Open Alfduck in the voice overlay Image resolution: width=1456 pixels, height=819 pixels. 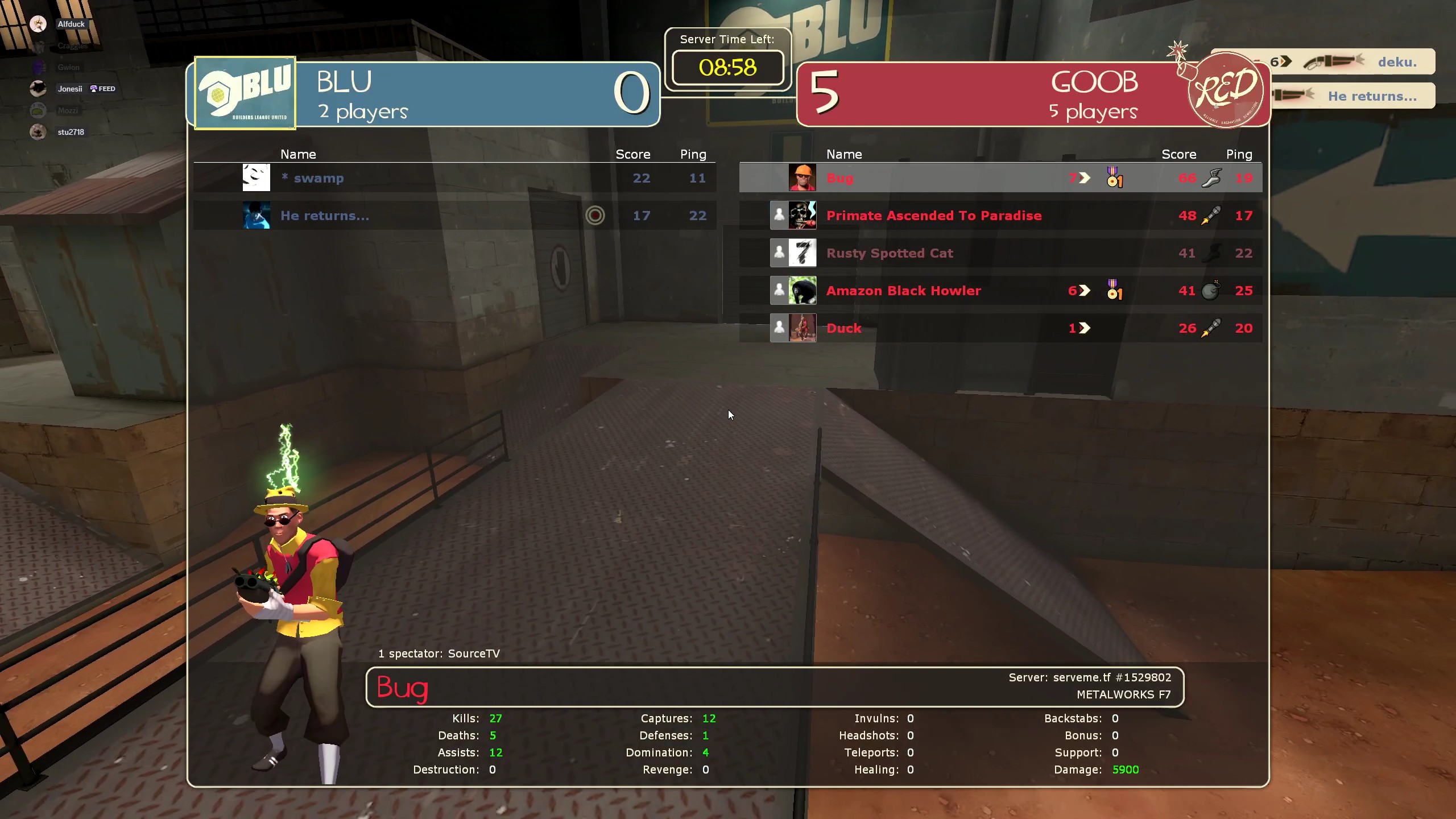pyautogui.click(x=71, y=24)
